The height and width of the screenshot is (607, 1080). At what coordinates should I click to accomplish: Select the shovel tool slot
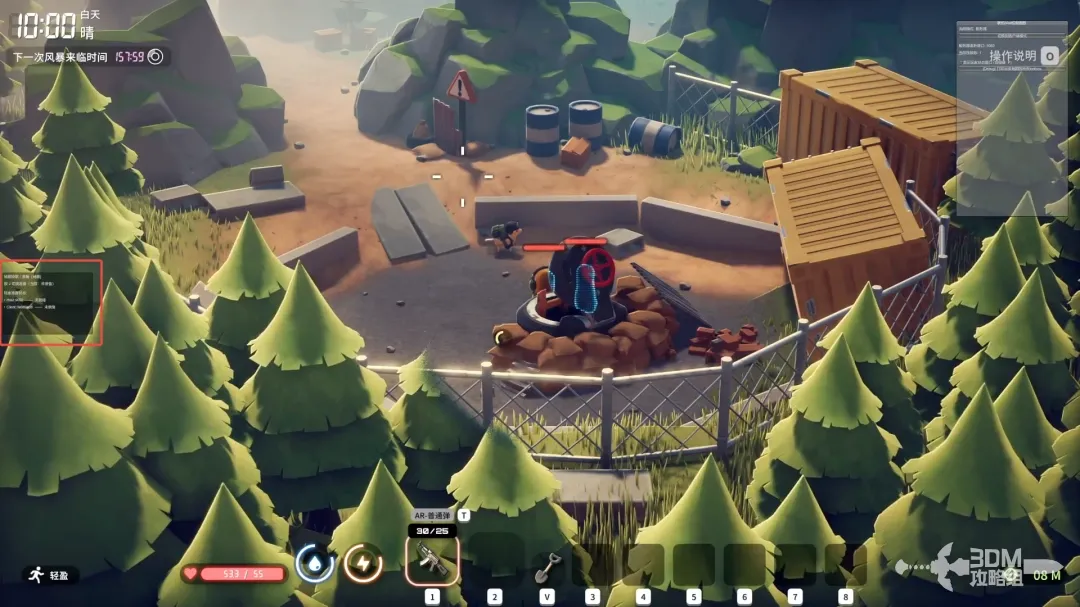tap(547, 566)
